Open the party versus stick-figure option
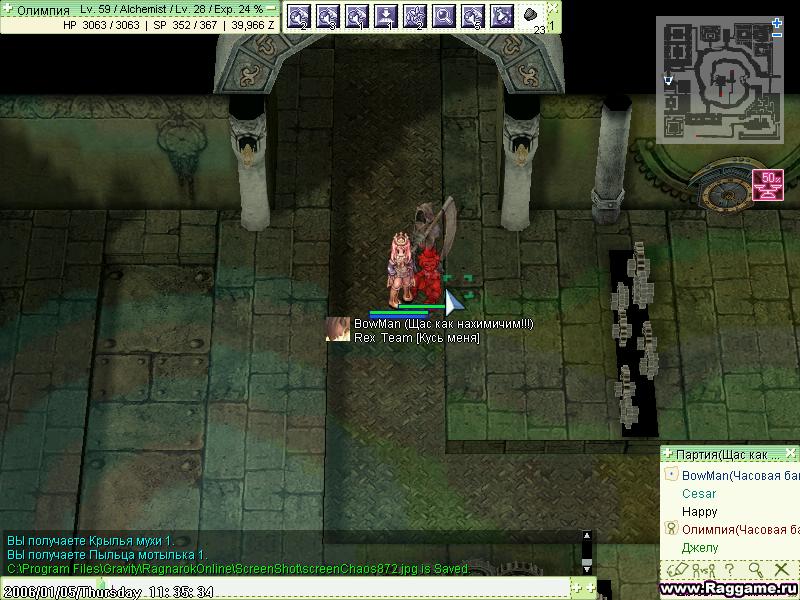Viewport: 800px width, 600px height. coord(705,569)
